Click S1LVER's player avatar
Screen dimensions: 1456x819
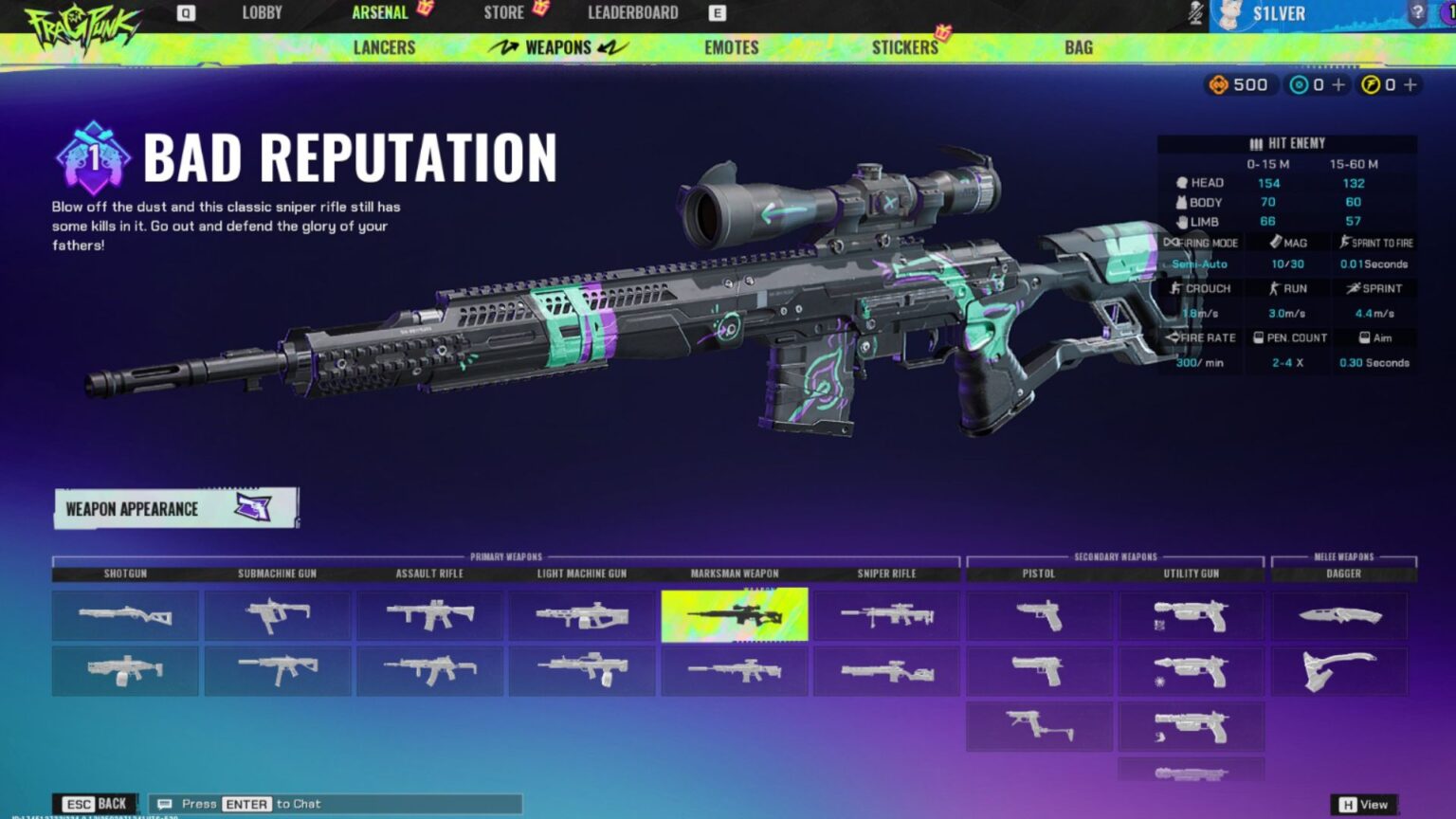click(1229, 13)
